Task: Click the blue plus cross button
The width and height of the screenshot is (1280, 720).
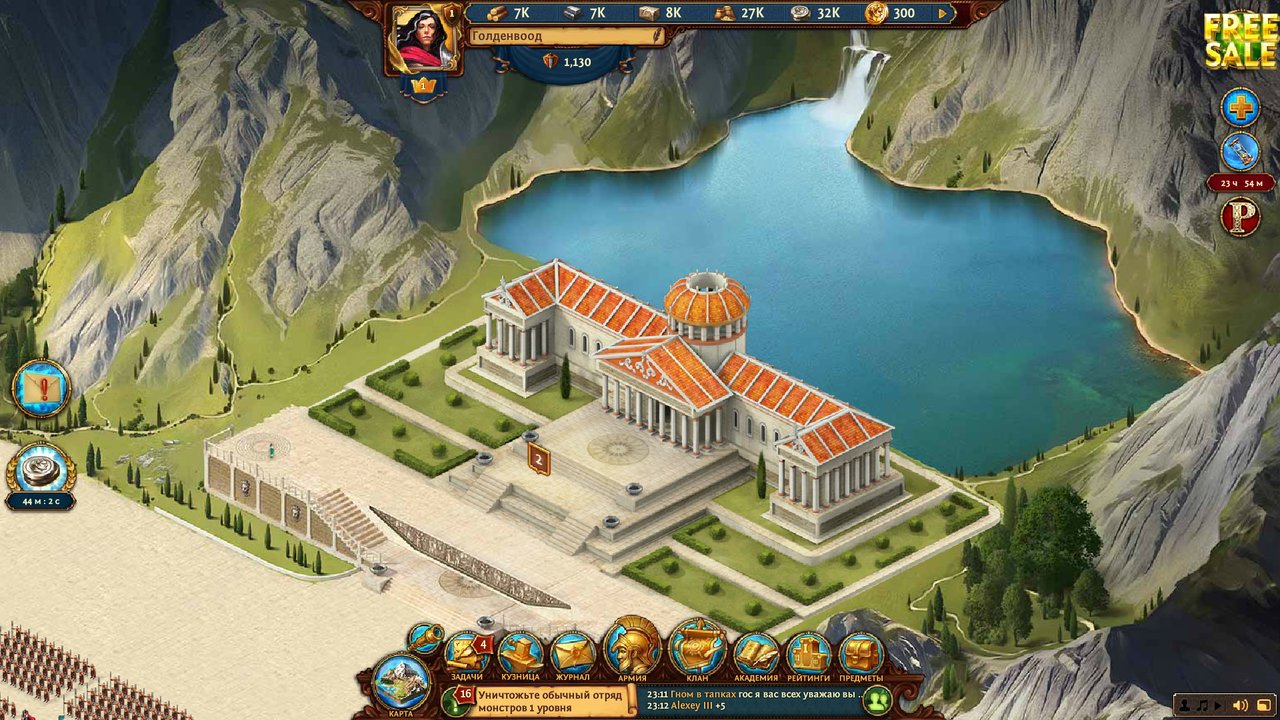Action: coord(1240,107)
